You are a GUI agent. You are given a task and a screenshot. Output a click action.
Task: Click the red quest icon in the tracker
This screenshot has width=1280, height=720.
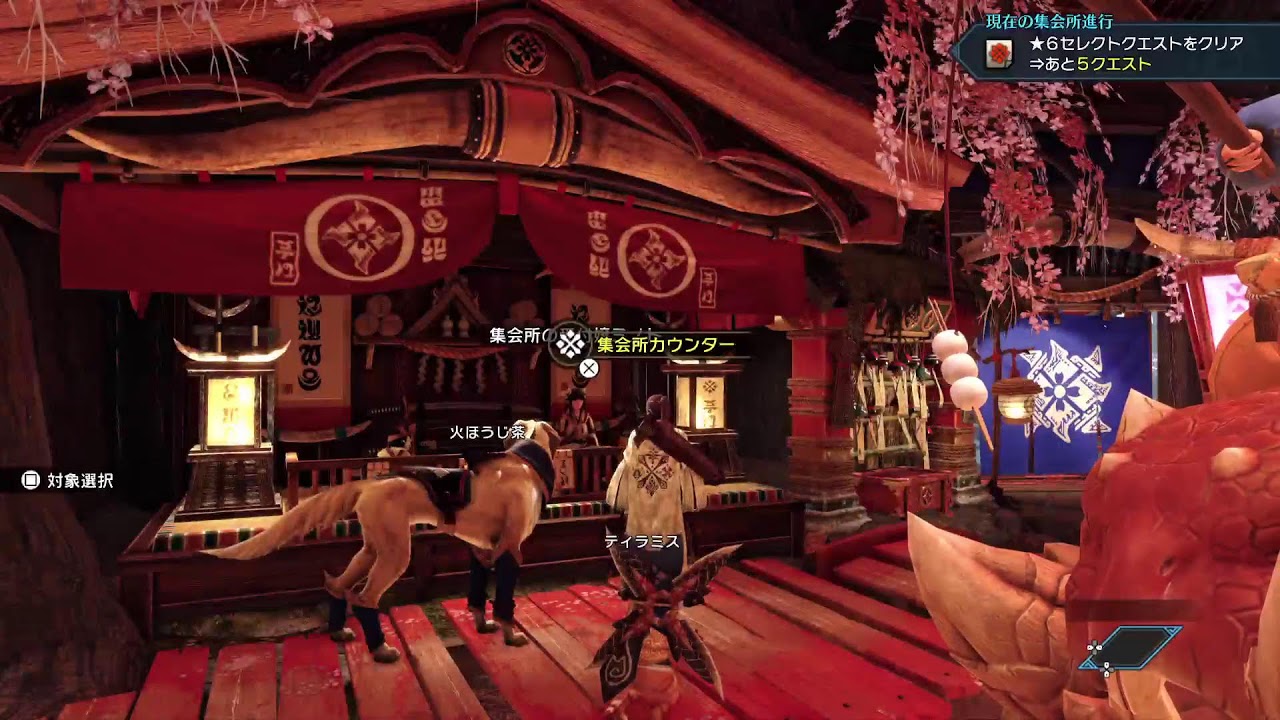[x=998, y=55]
